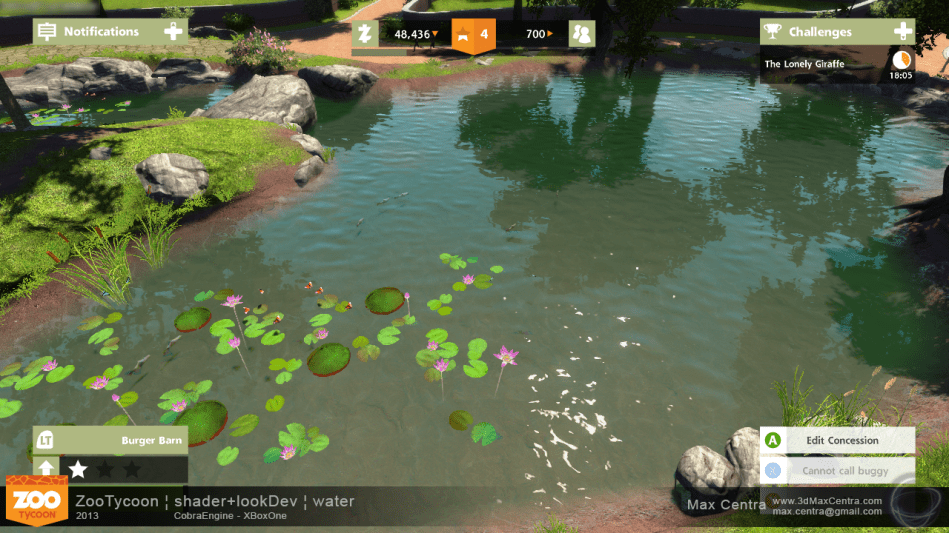Screen dimensions: 949x533
Task: Select the Burger Barn label
Action: click(151, 440)
